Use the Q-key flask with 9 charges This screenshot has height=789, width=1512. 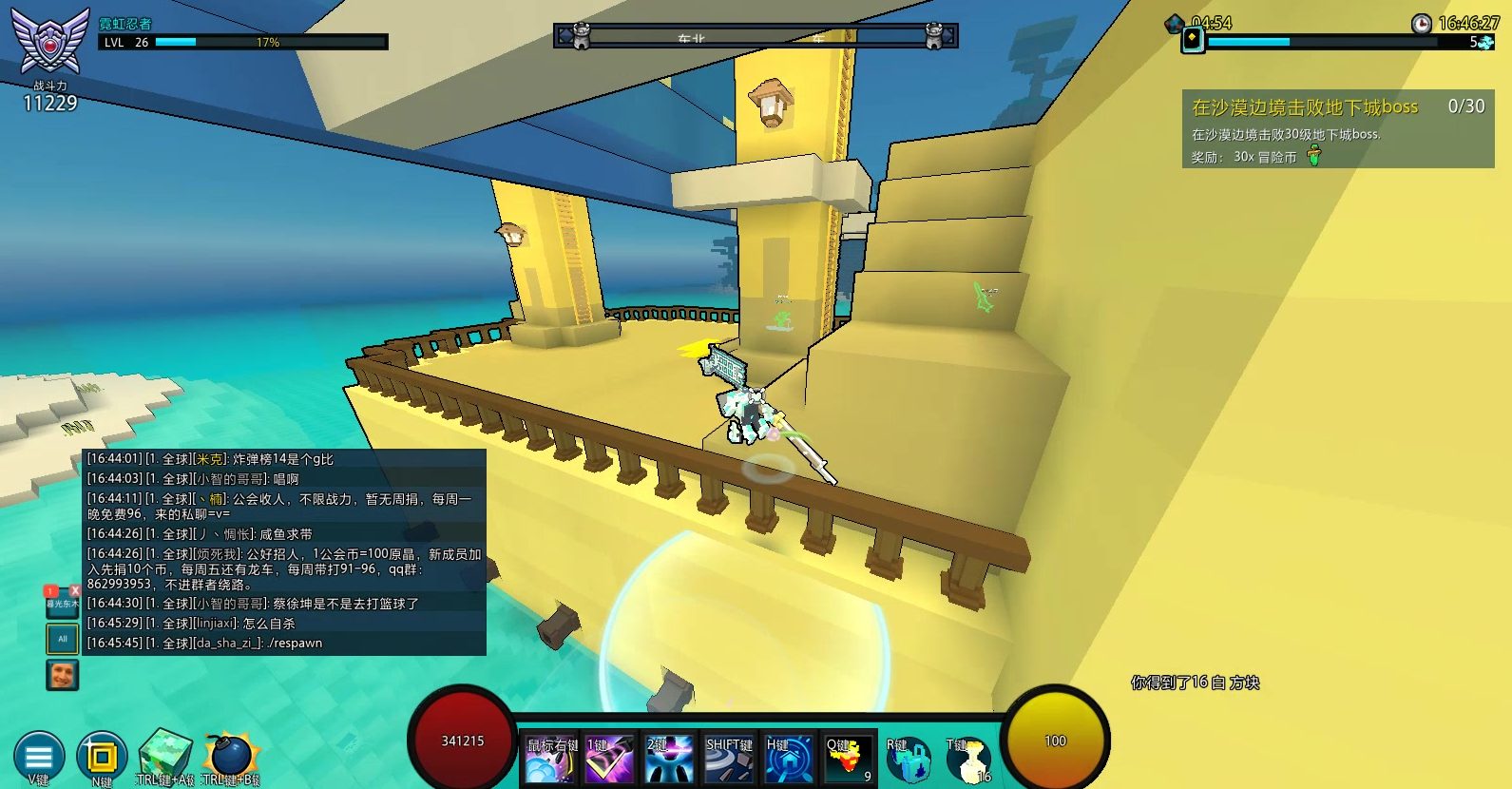coord(848,760)
